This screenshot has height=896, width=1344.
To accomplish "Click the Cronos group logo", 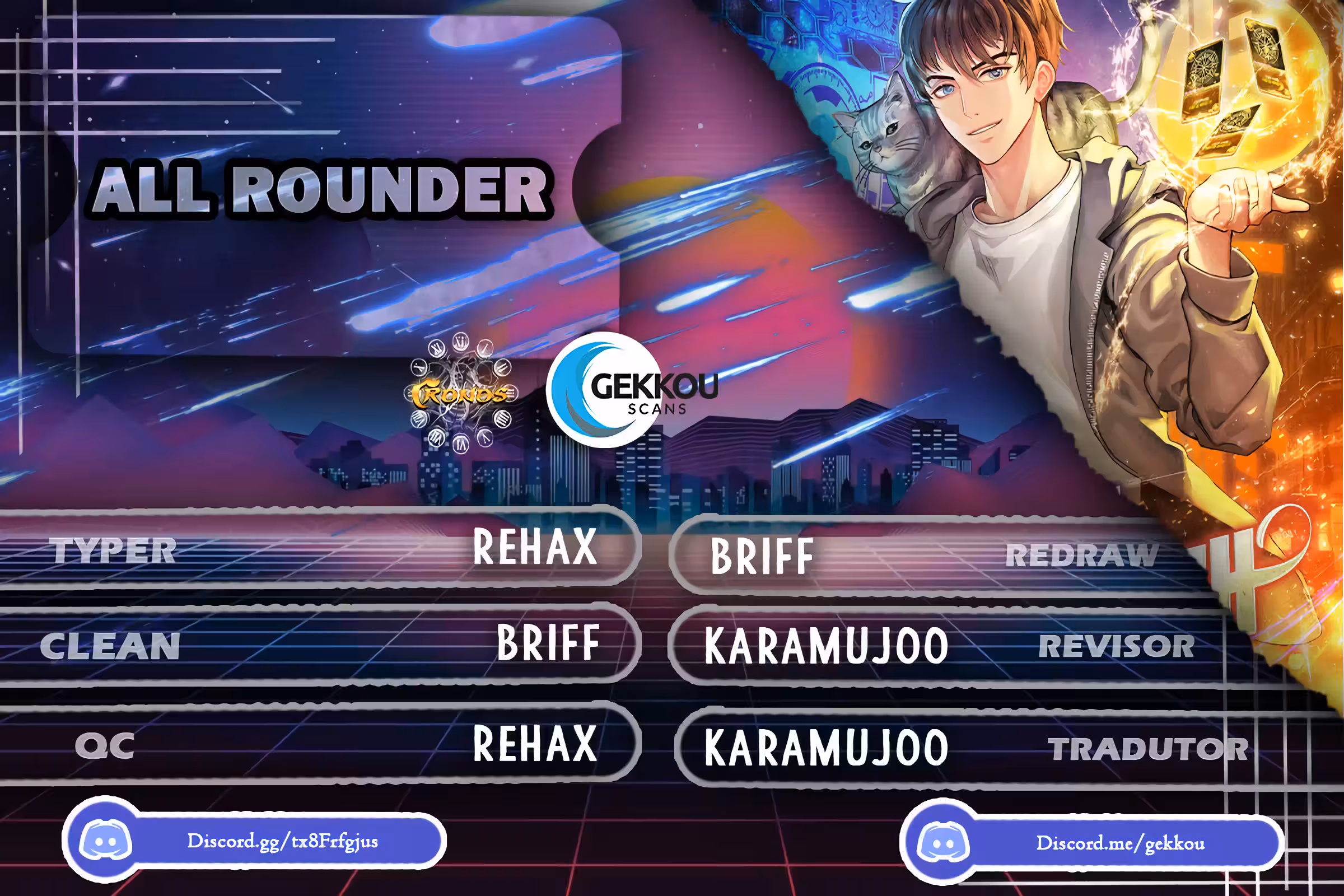I will pos(461,393).
